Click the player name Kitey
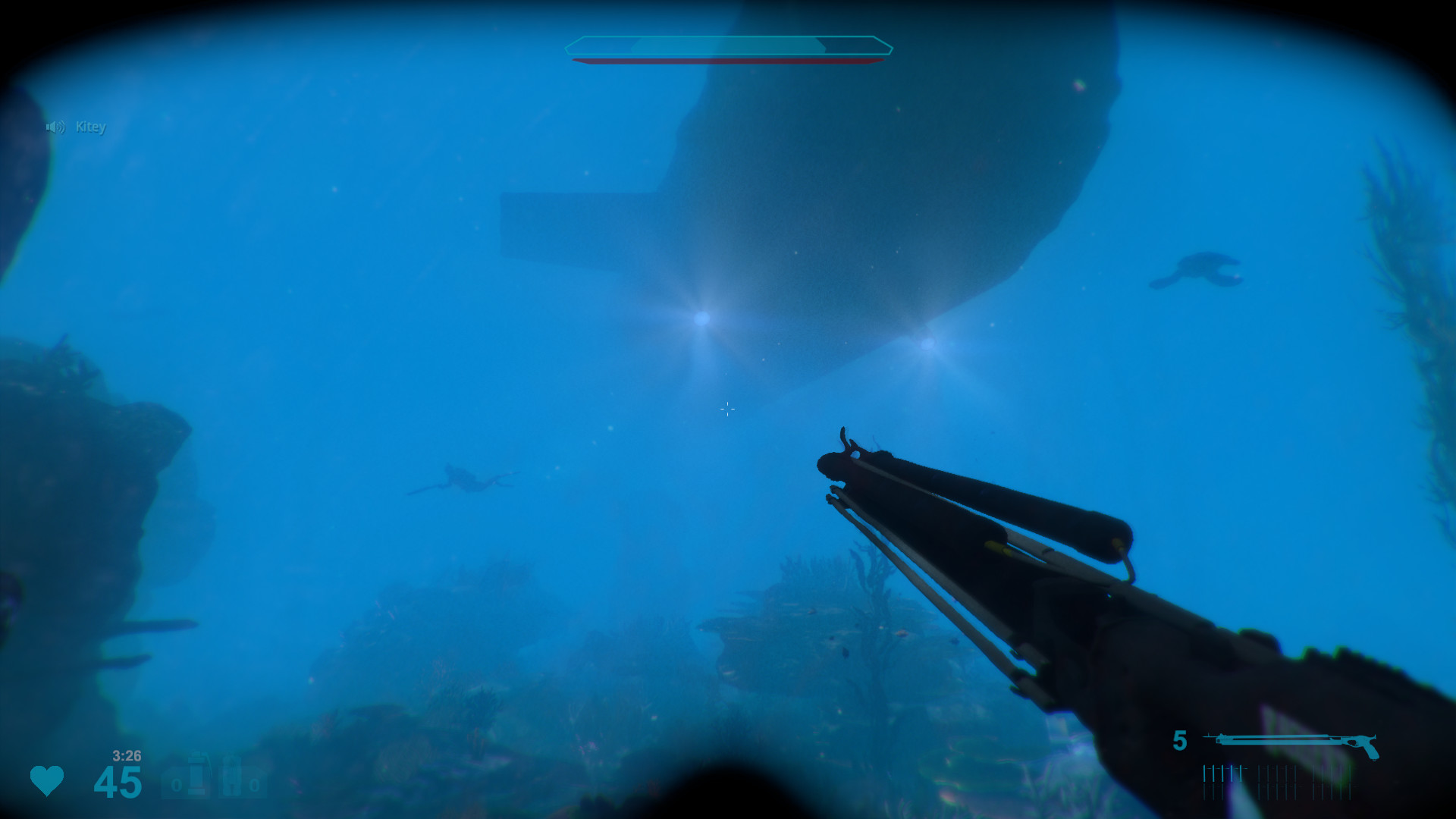This screenshot has height=819, width=1456. pyautogui.click(x=92, y=127)
